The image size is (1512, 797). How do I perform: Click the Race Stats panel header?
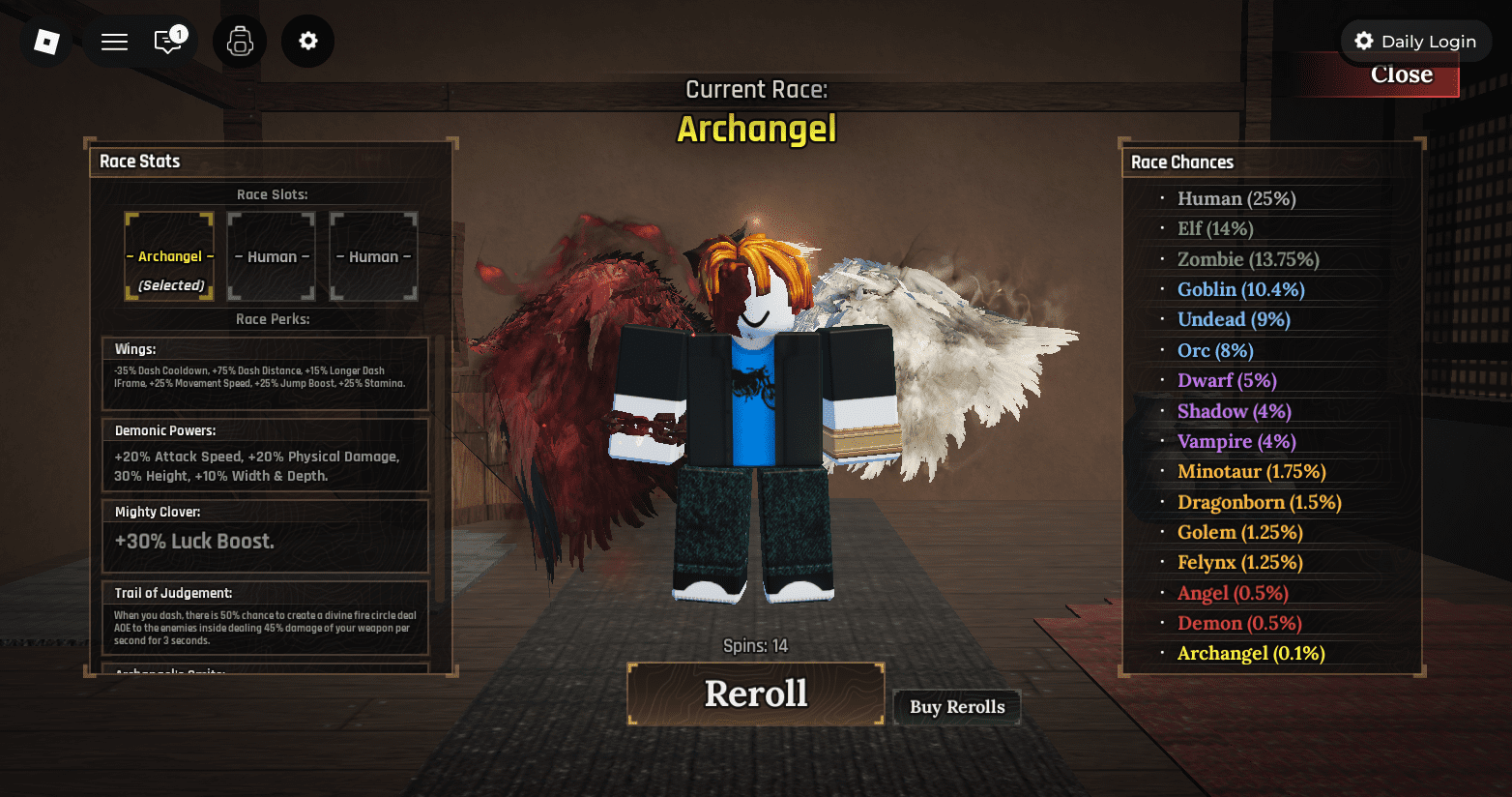[139, 161]
